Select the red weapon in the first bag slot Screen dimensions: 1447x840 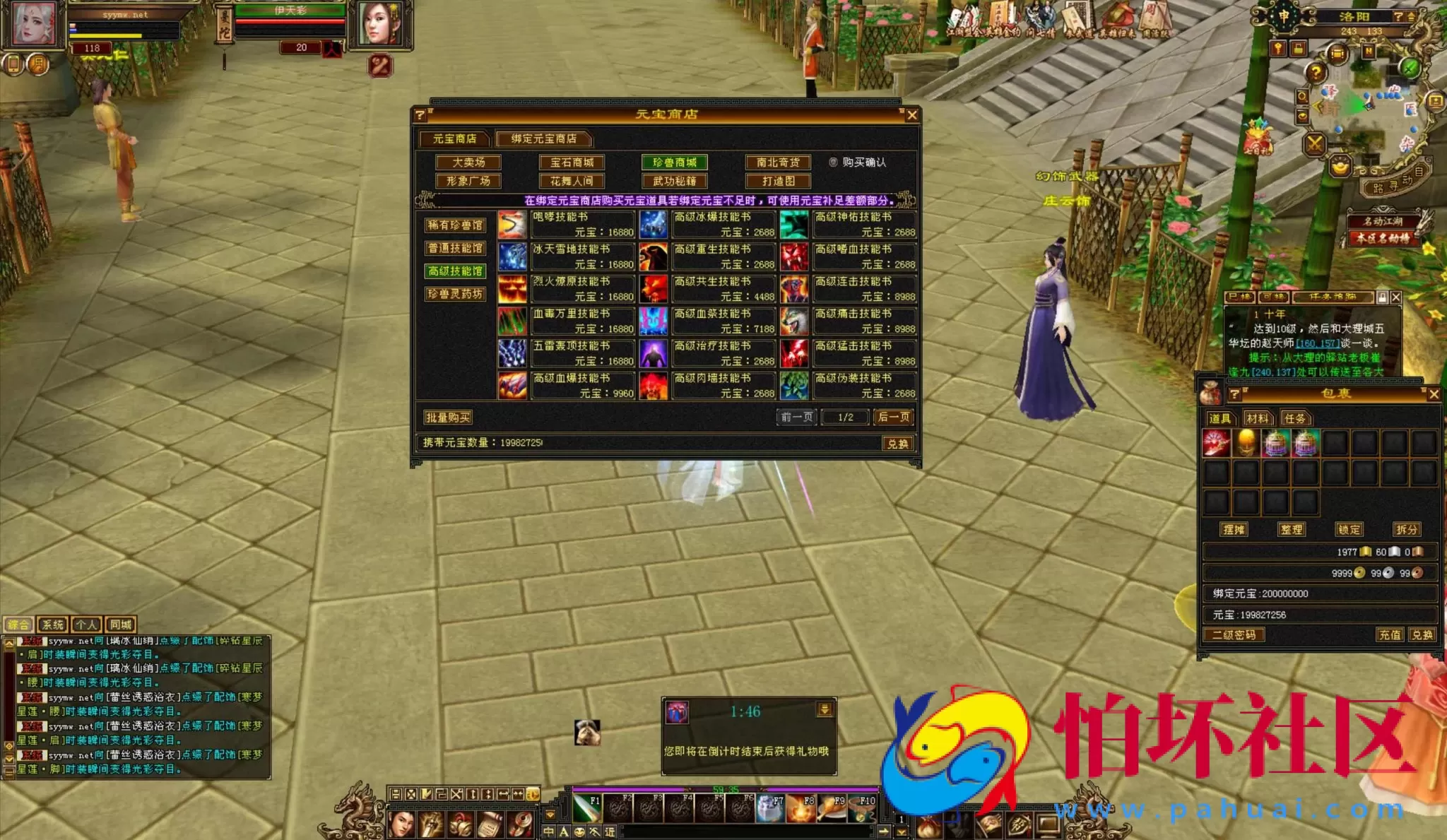(x=1217, y=443)
